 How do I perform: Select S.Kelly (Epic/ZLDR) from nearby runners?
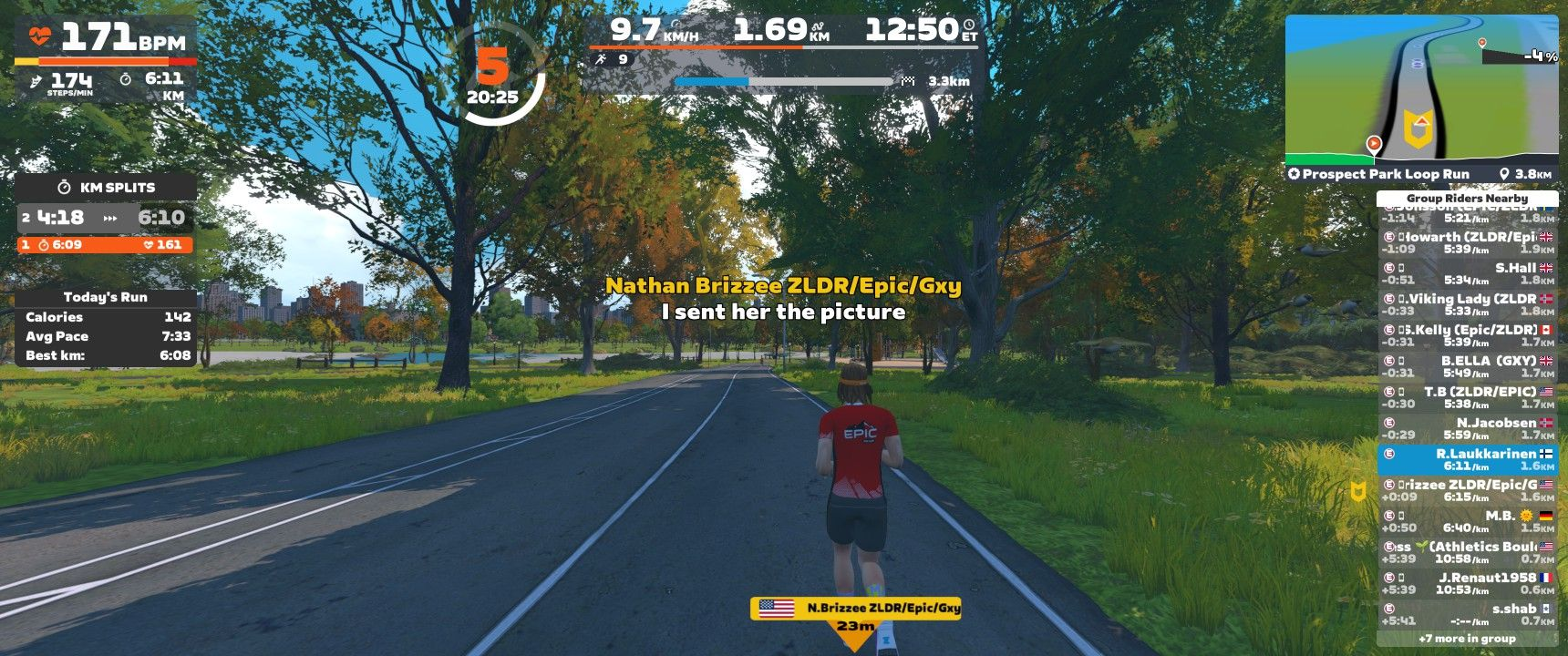pos(1466,336)
